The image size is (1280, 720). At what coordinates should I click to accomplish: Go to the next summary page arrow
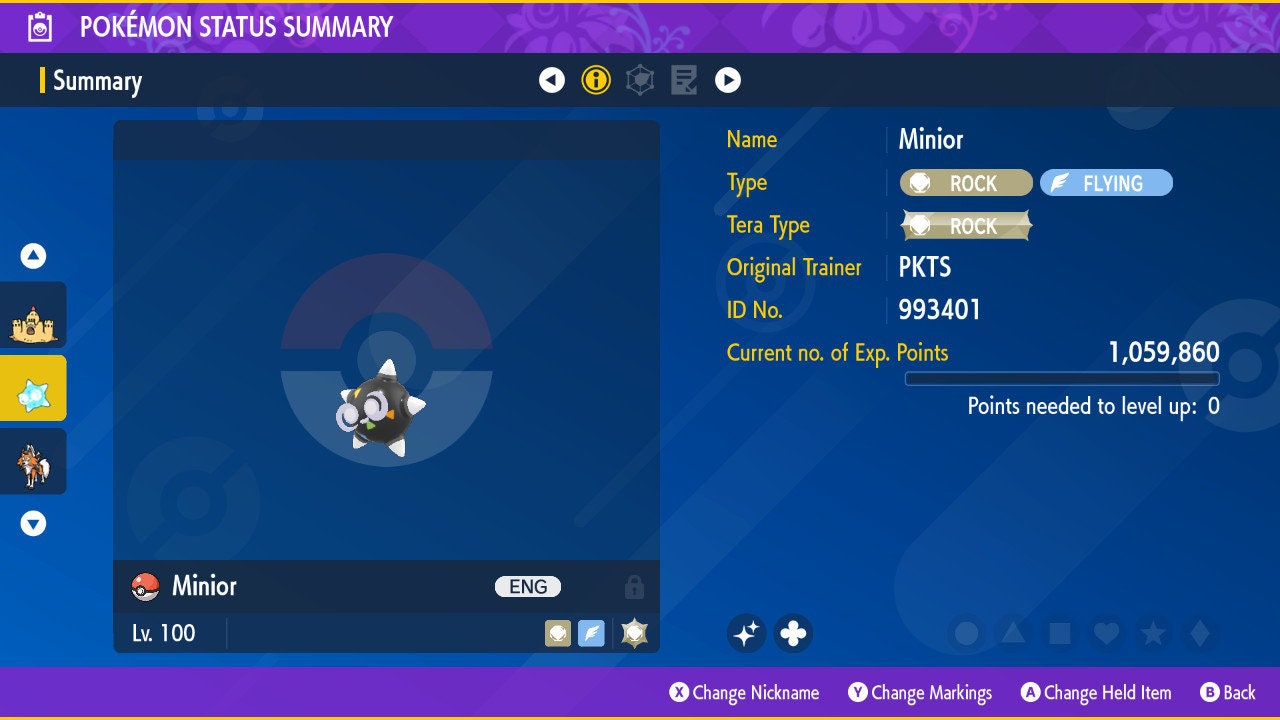pos(728,80)
